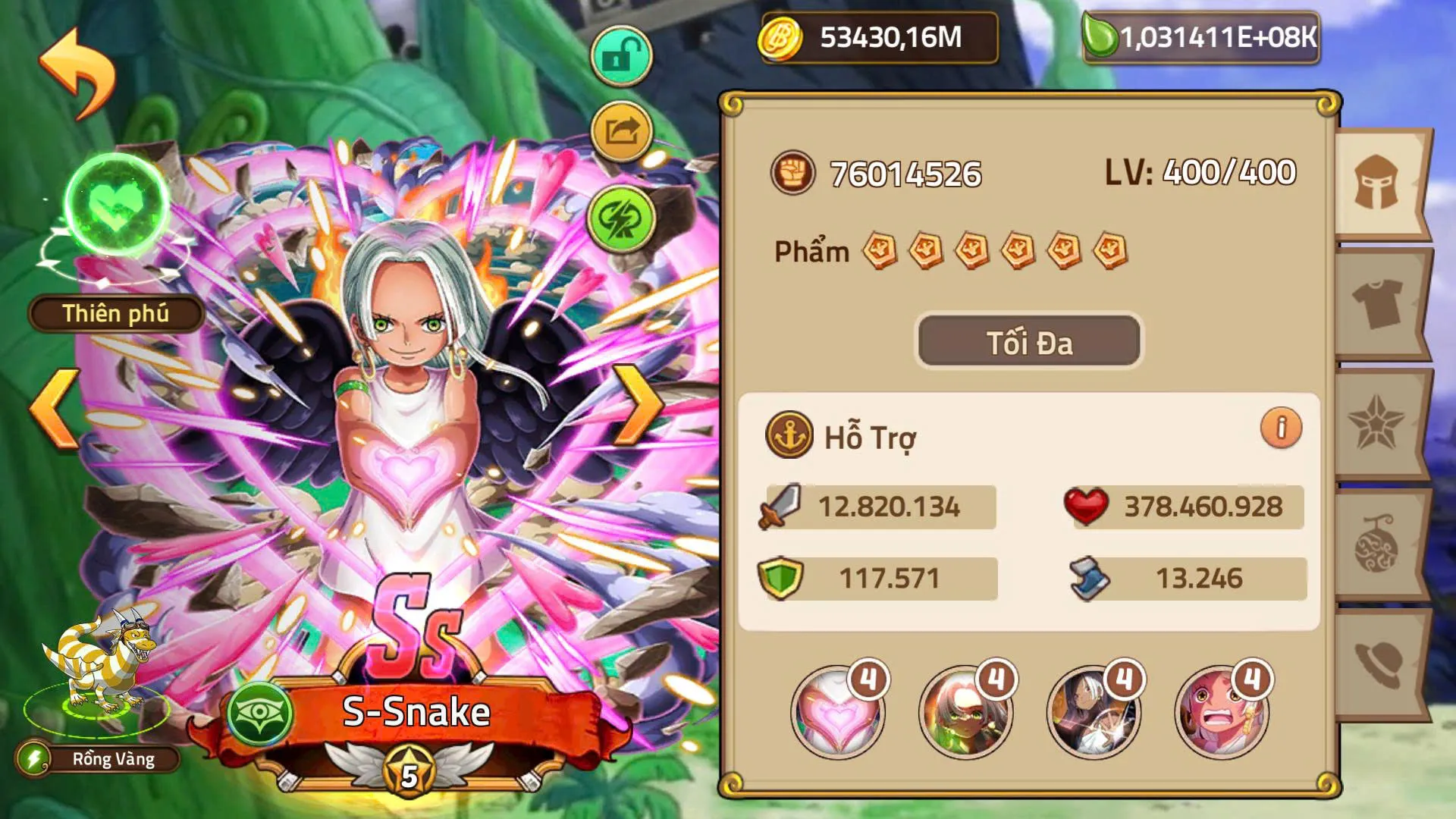This screenshot has height=819, width=1456.
Task: Open the Hỗ Trợ info popup
Action: click(1280, 429)
